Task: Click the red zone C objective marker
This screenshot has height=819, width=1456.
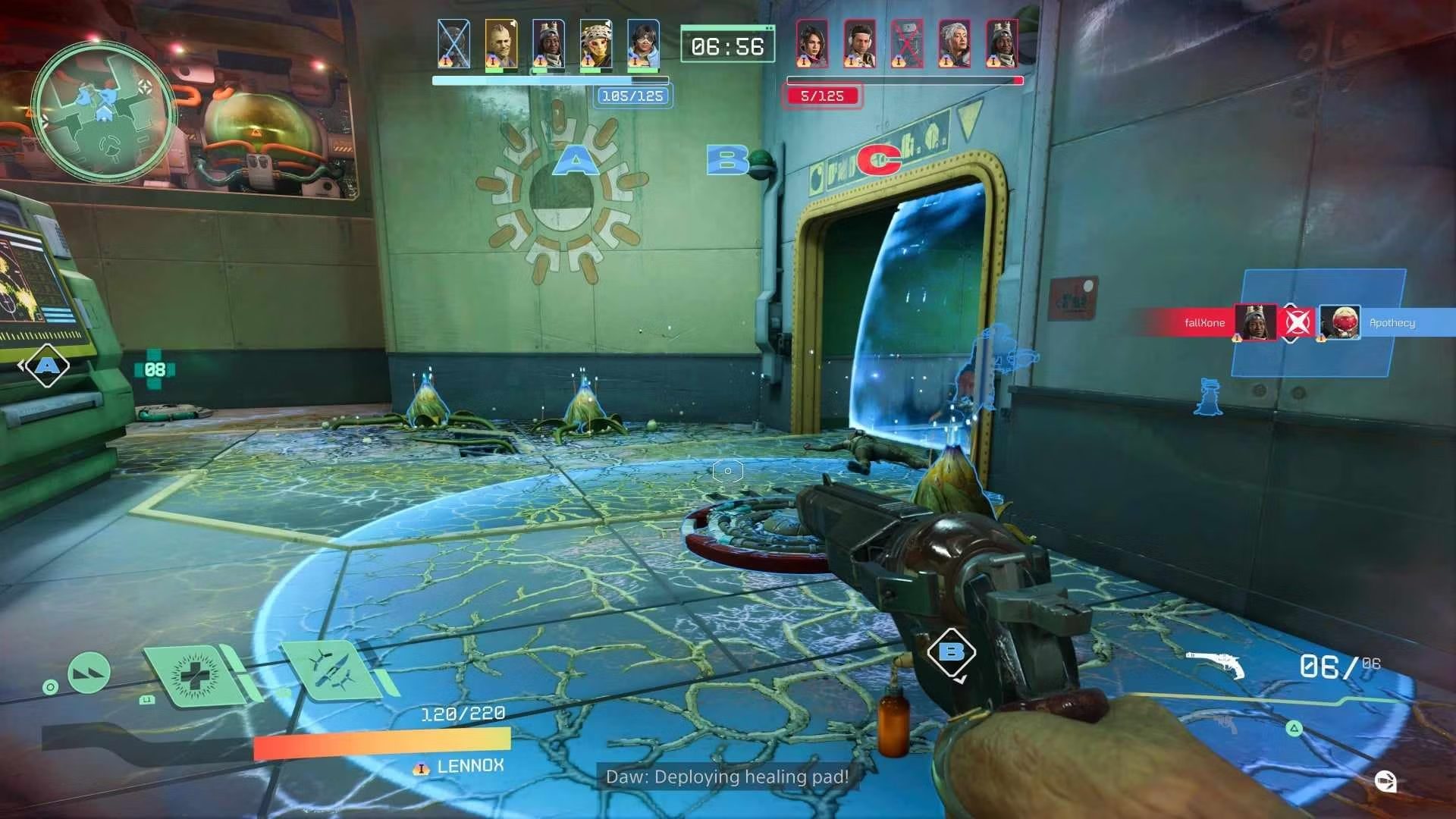Action: click(x=878, y=159)
